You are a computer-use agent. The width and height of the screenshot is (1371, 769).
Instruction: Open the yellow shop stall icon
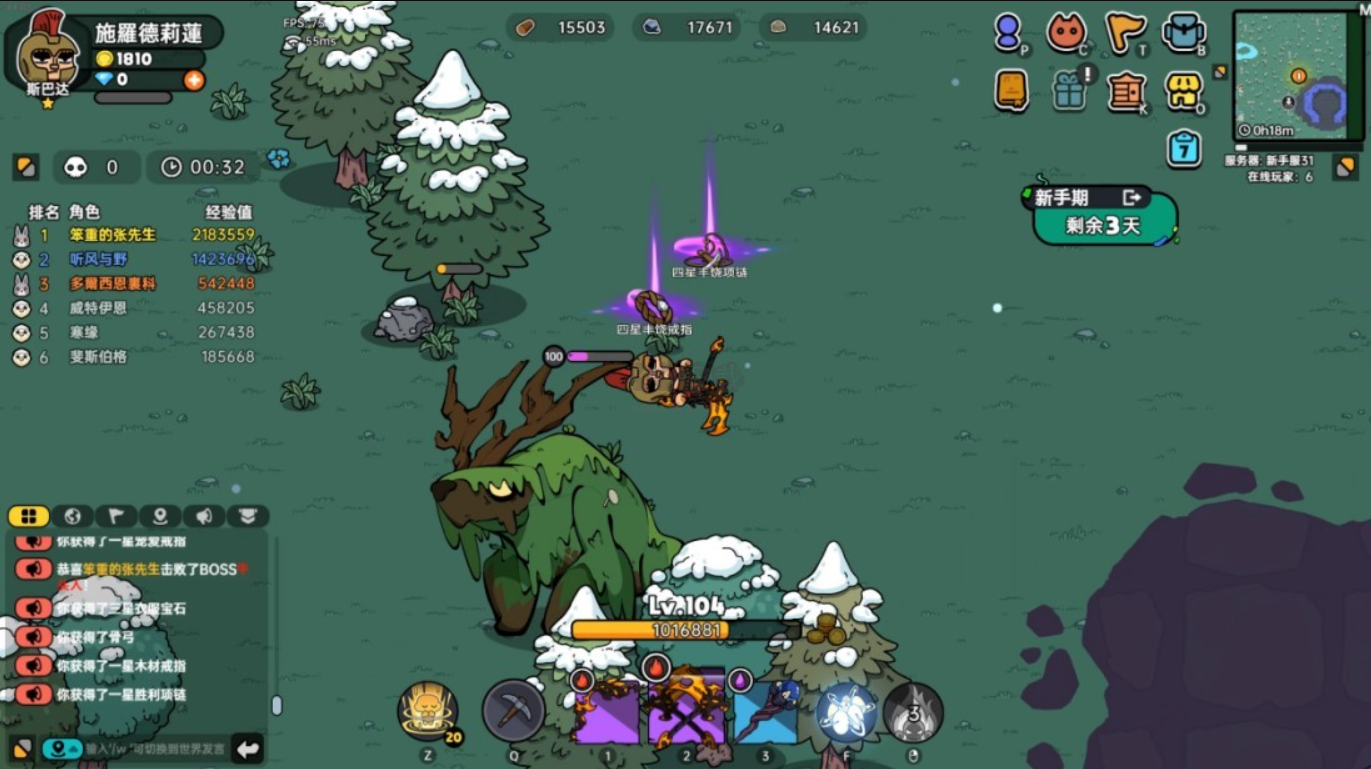(1184, 91)
